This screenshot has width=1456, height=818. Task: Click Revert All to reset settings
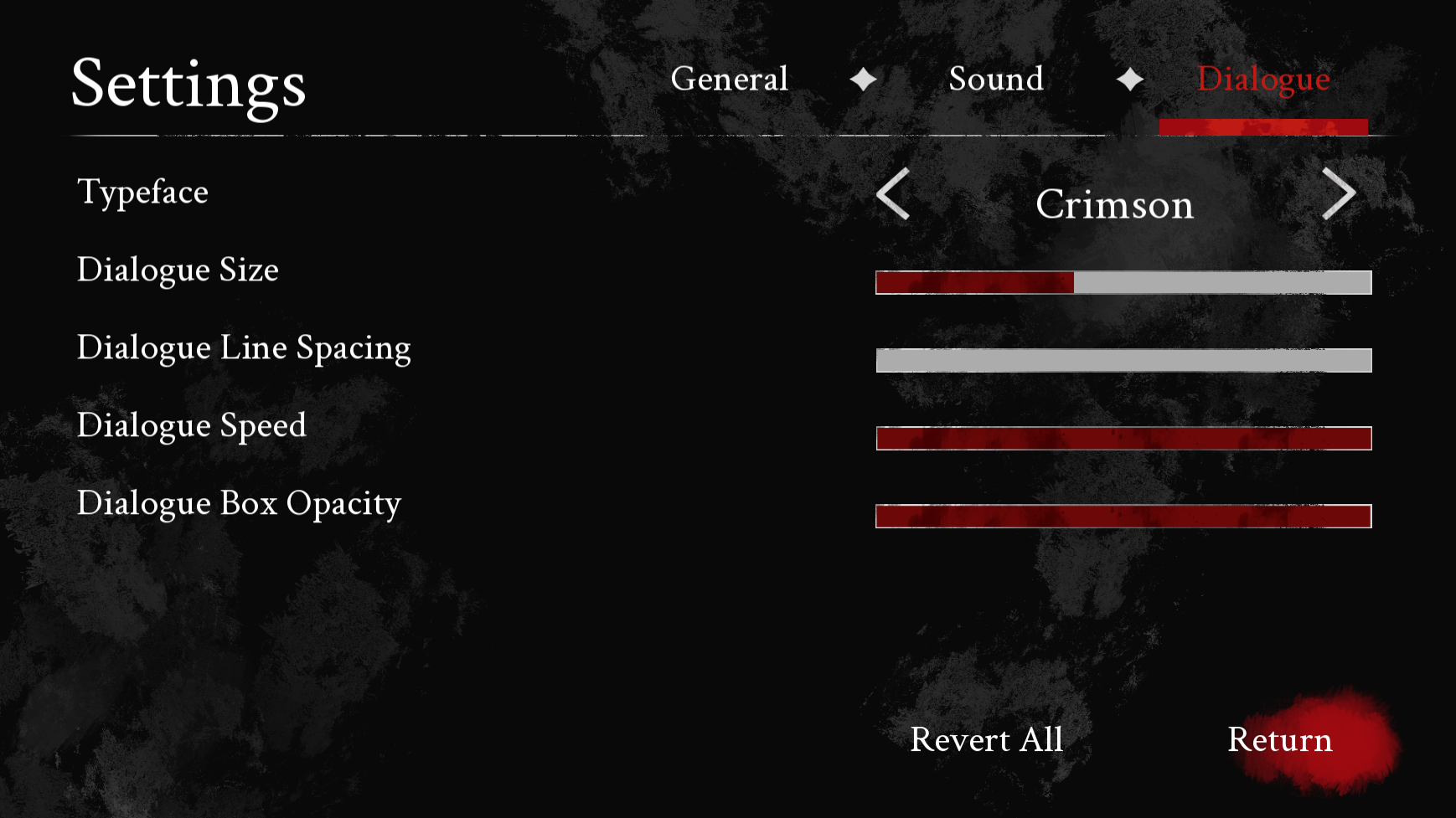click(985, 740)
